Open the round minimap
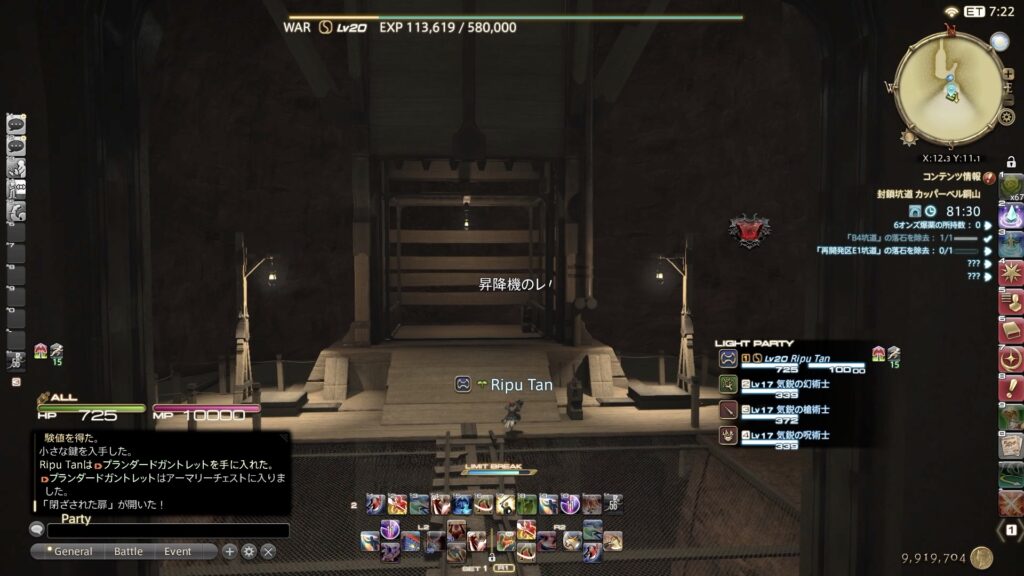The width and height of the screenshot is (1024, 576). (947, 84)
